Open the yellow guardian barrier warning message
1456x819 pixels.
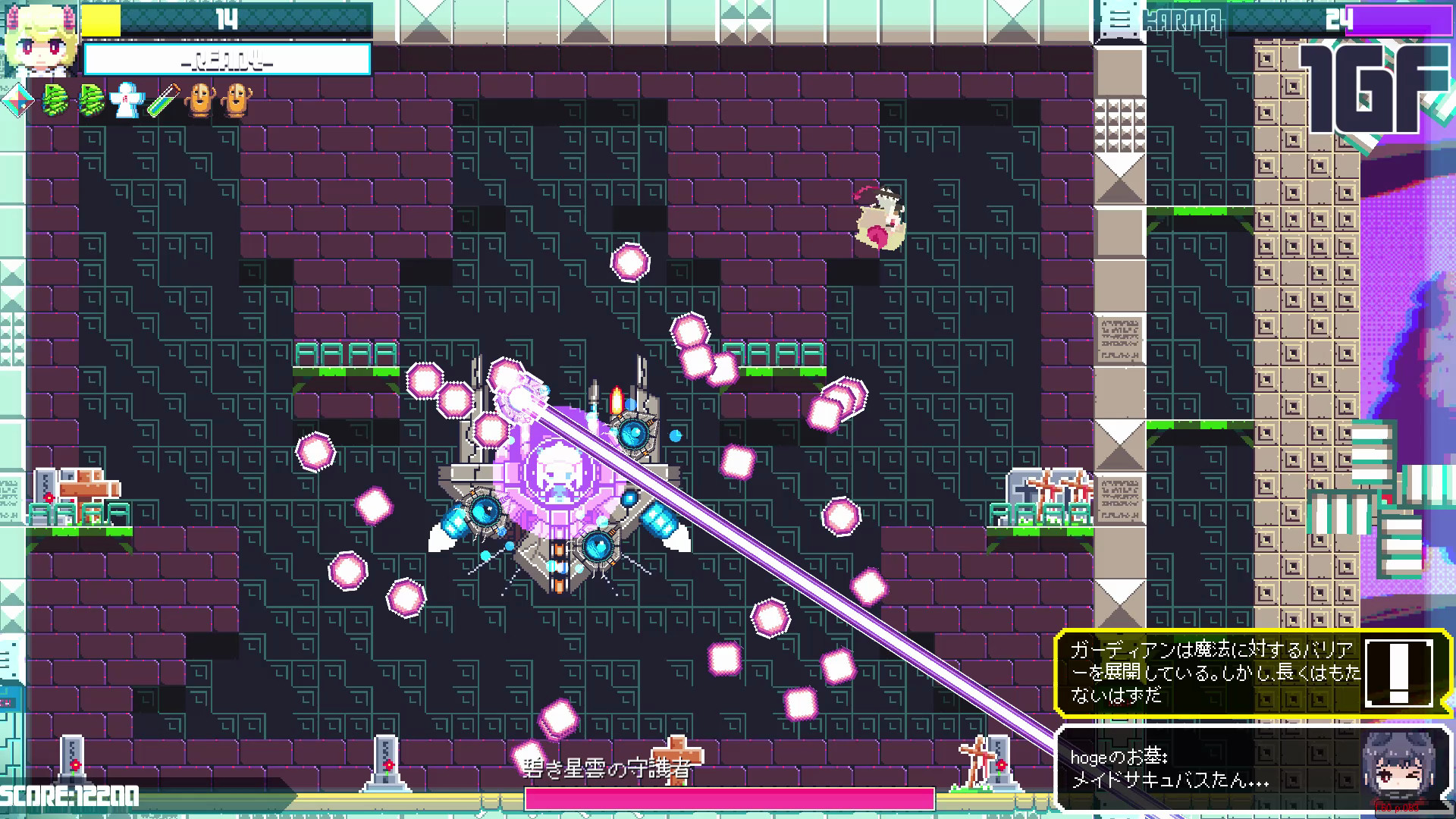[x=1213, y=671]
